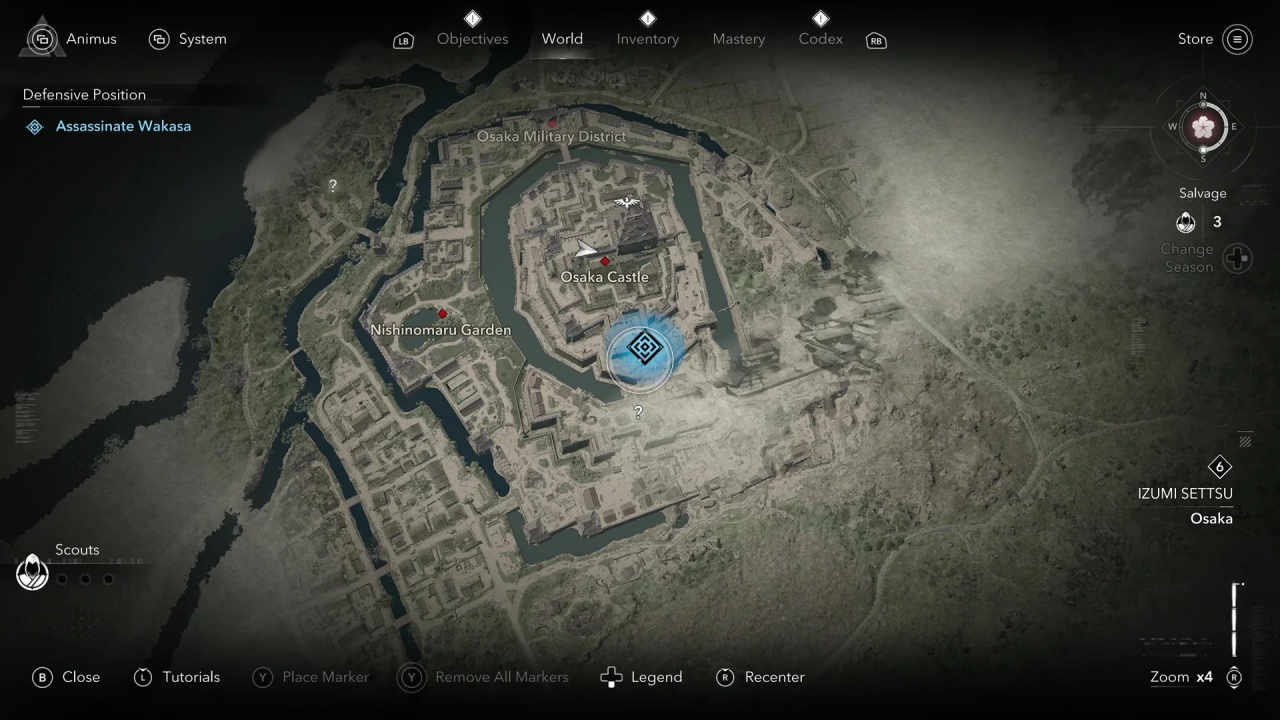Viewport: 1280px width, 720px height.
Task: Recenter the map on the player
Action: (x=761, y=677)
